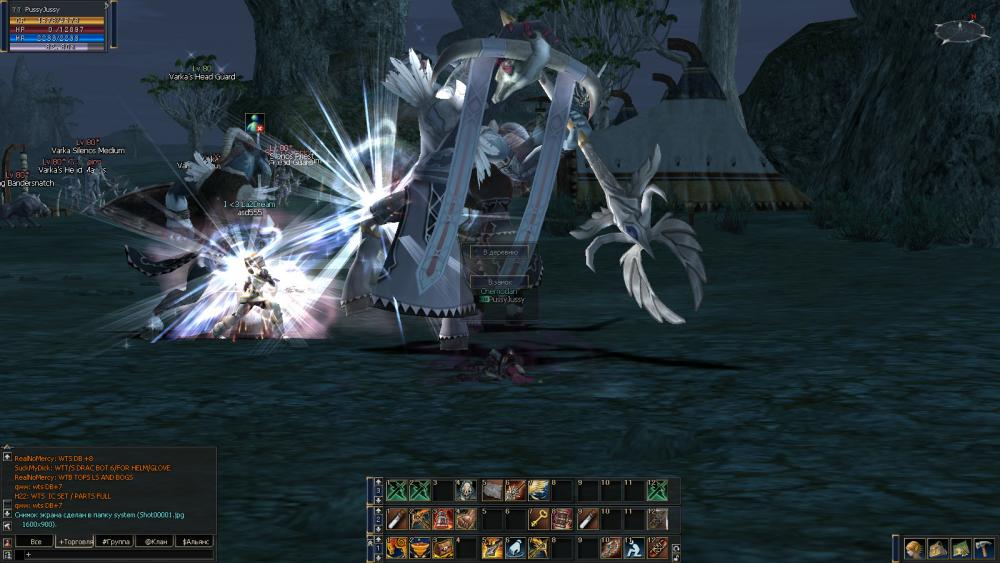Open the character status head icon
The image size is (1000, 563).
tap(914, 548)
